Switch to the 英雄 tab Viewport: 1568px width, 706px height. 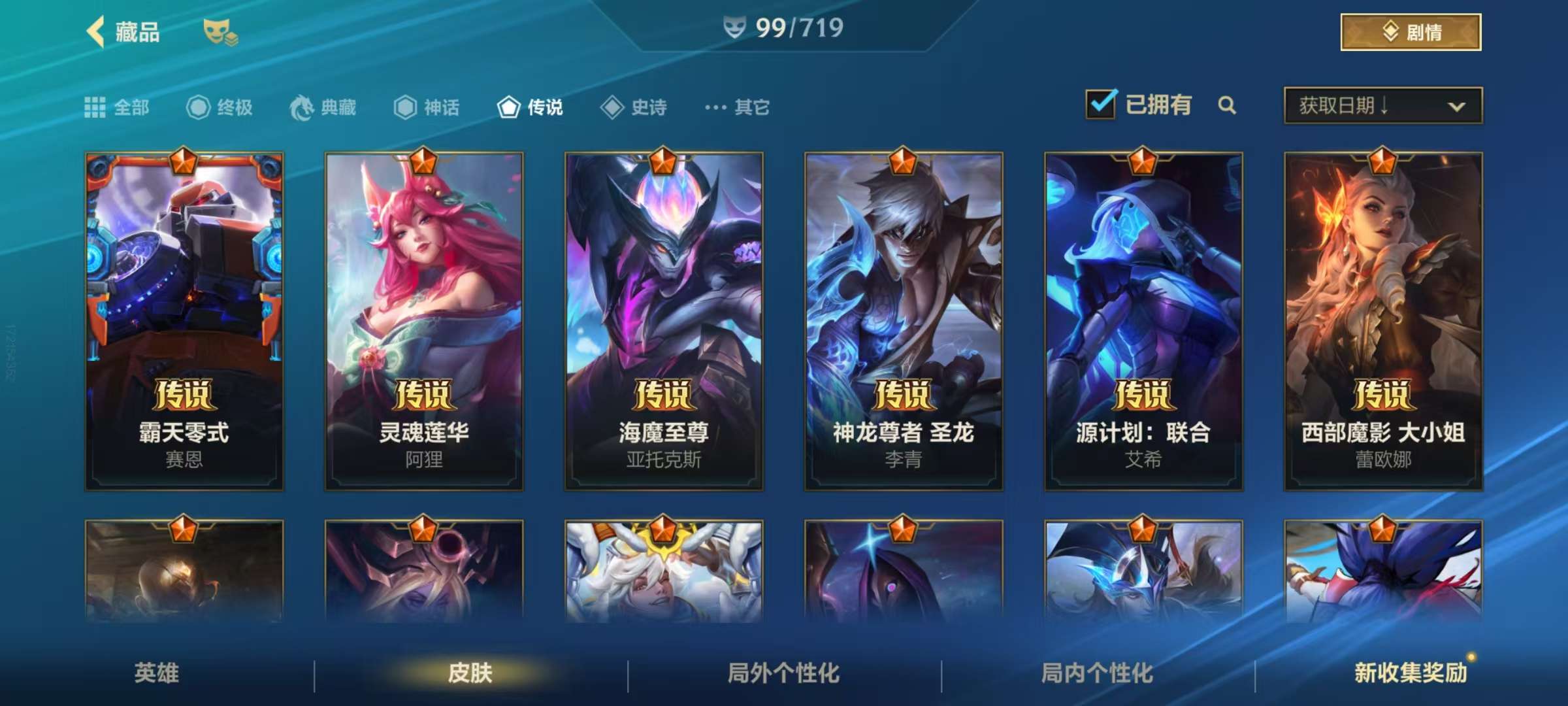(157, 673)
